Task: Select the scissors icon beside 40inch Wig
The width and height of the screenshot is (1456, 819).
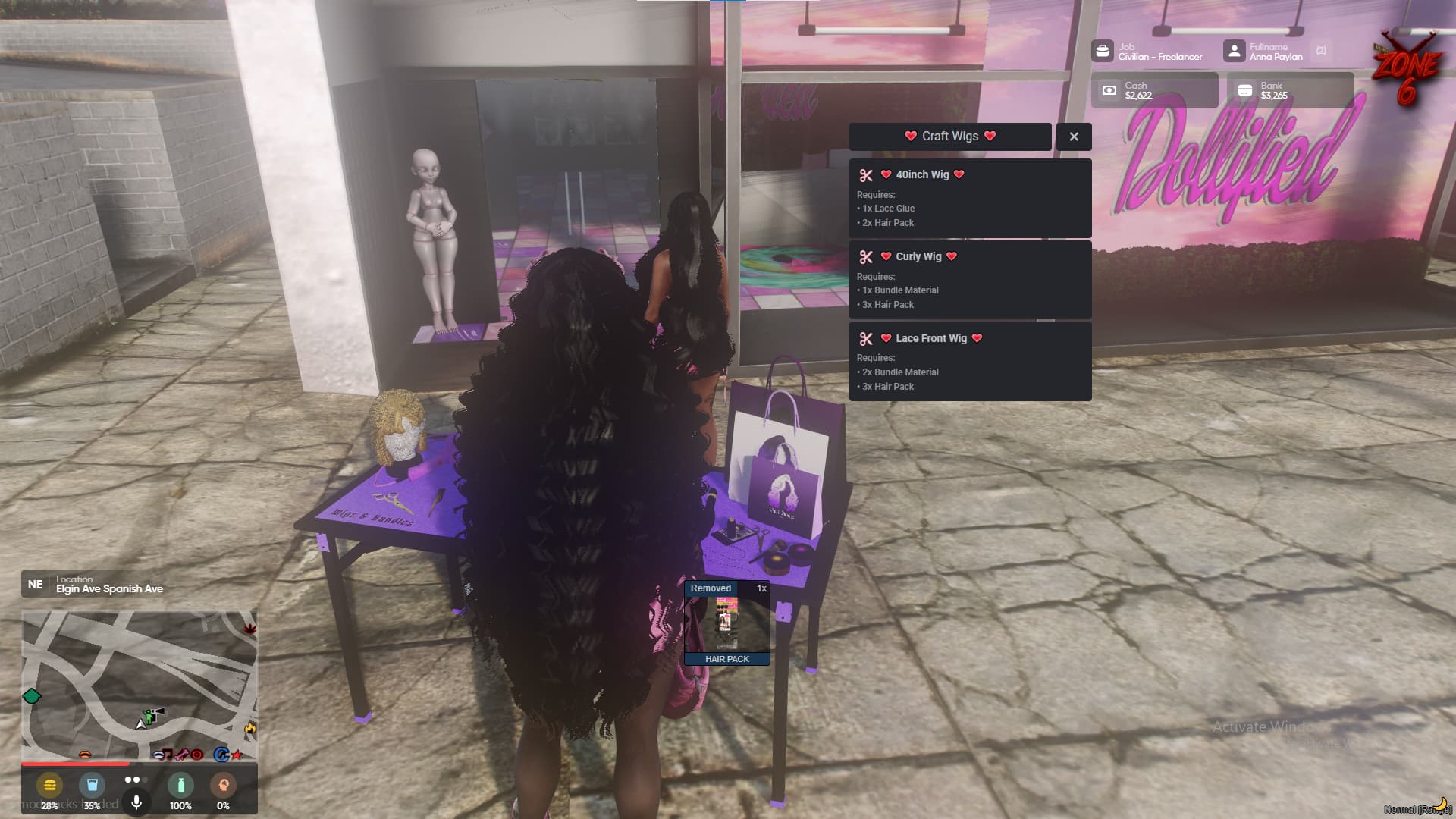Action: pos(865,175)
